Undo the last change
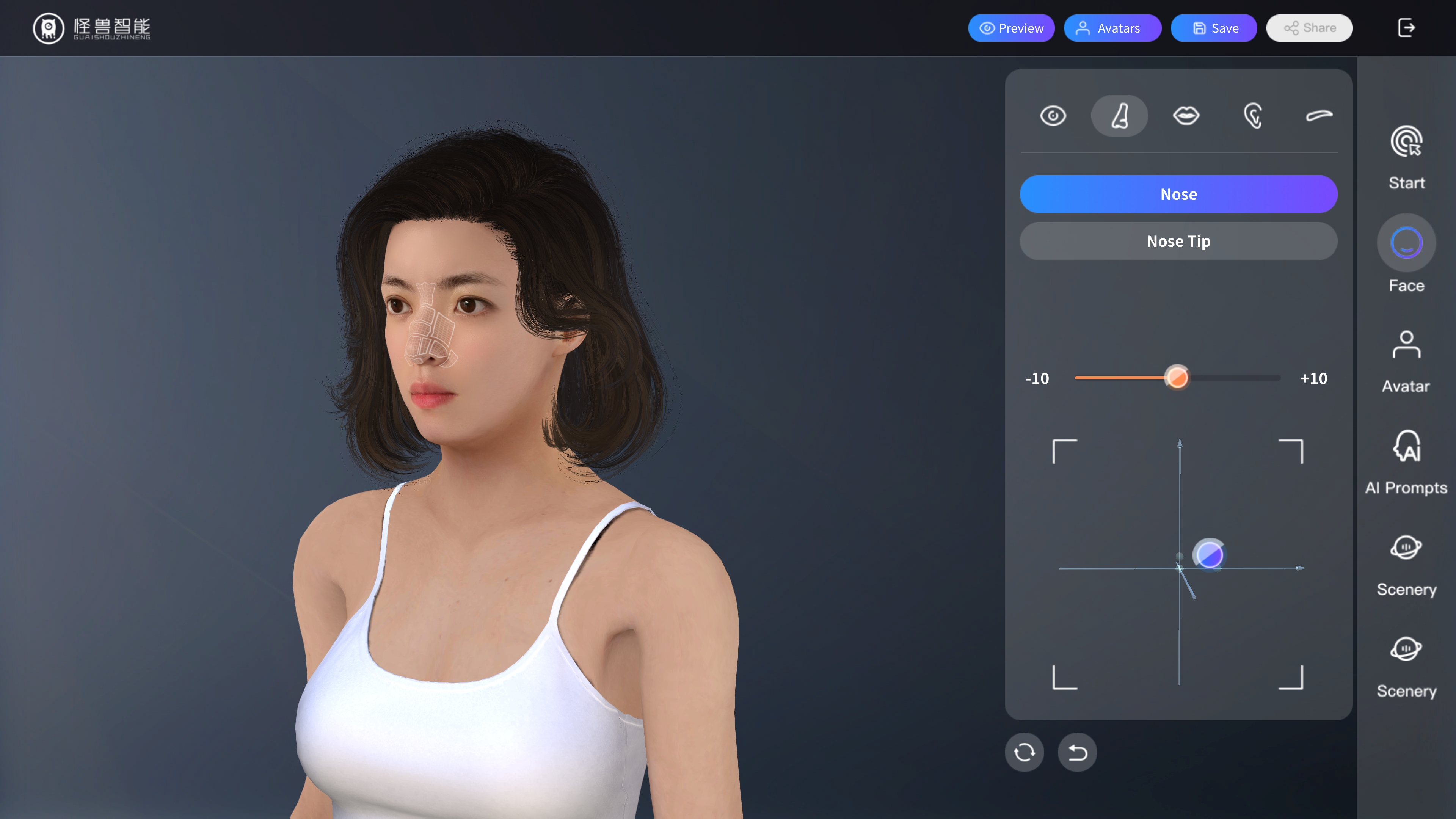The width and height of the screenshot is (1456, 819). pyautogui.click(x=1077, y=752)
